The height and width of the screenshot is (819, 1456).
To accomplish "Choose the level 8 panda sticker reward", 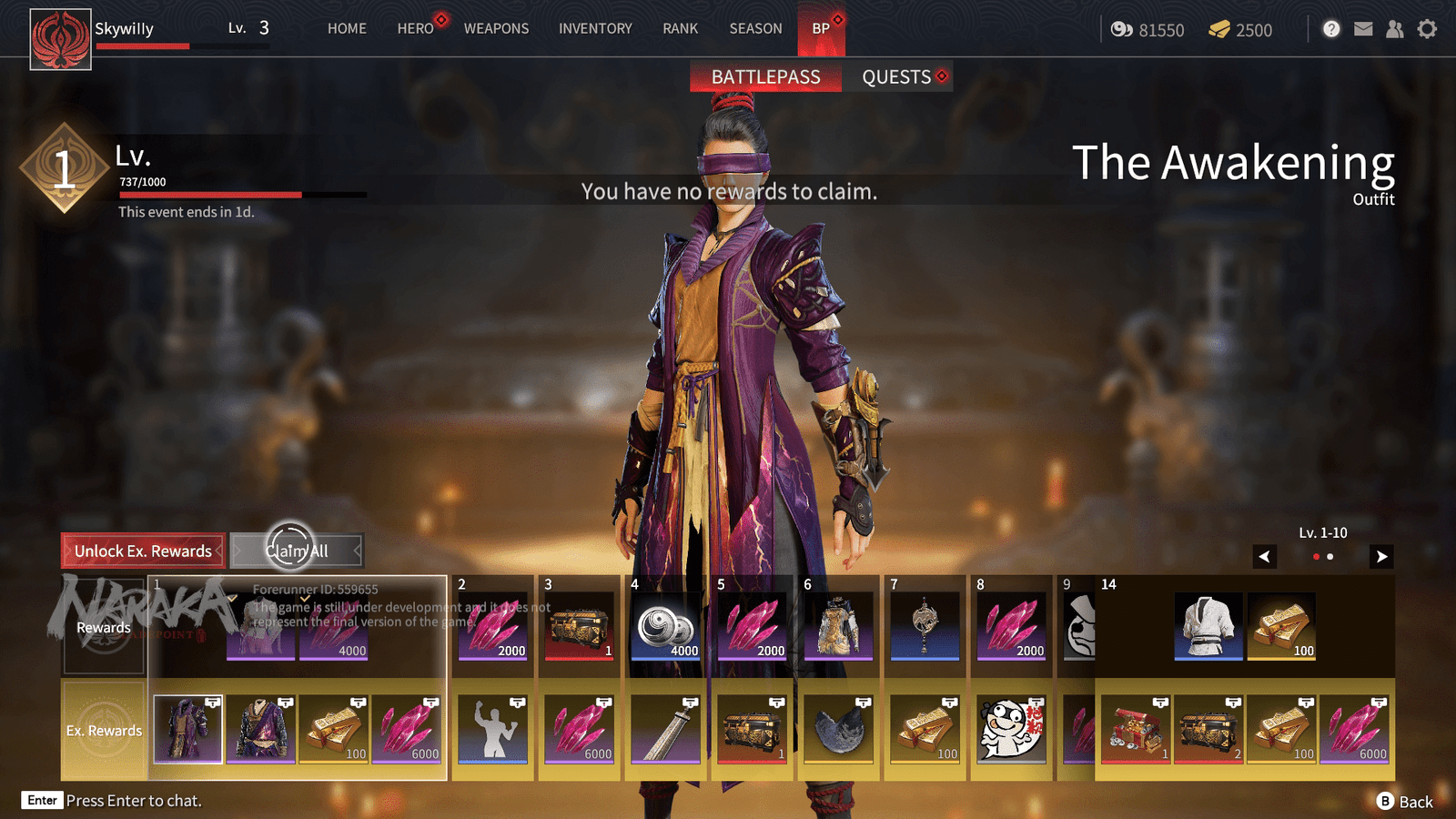I will coord(1010,729).
